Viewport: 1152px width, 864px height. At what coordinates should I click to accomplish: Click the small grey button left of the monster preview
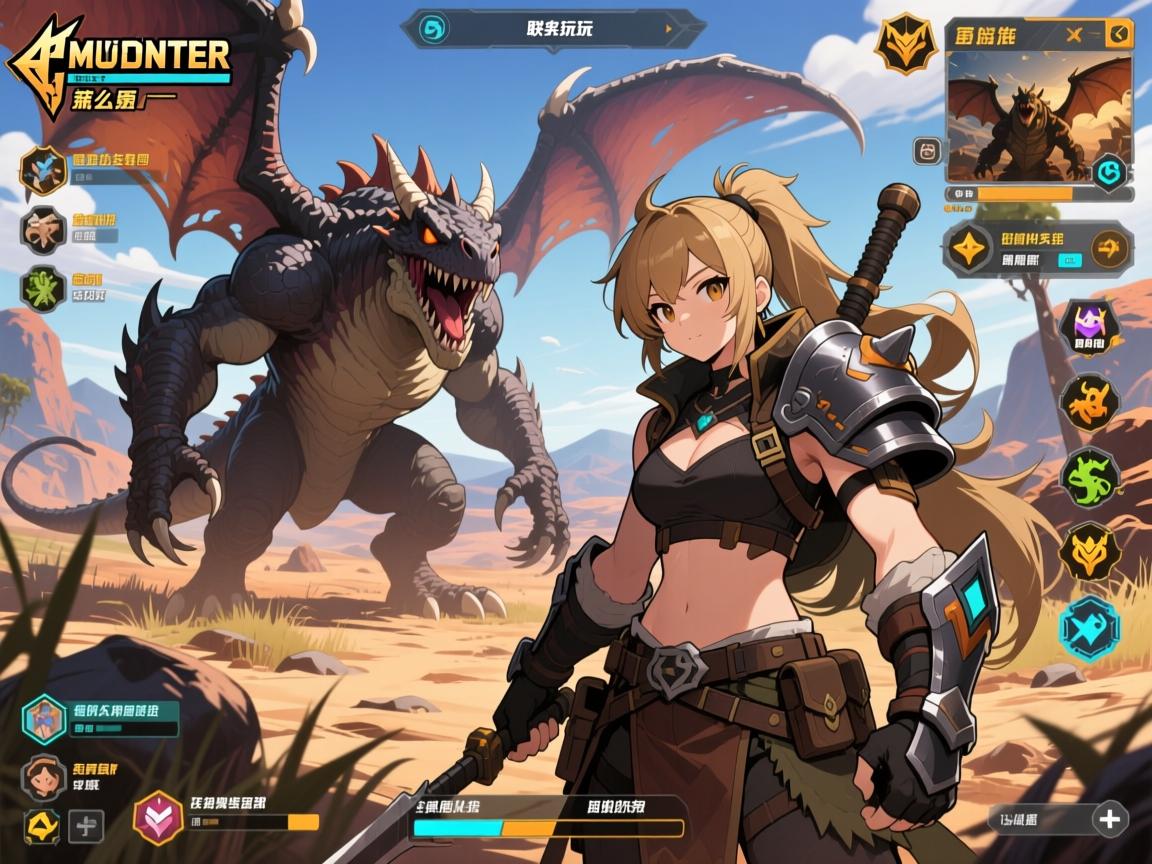point(927,151)
